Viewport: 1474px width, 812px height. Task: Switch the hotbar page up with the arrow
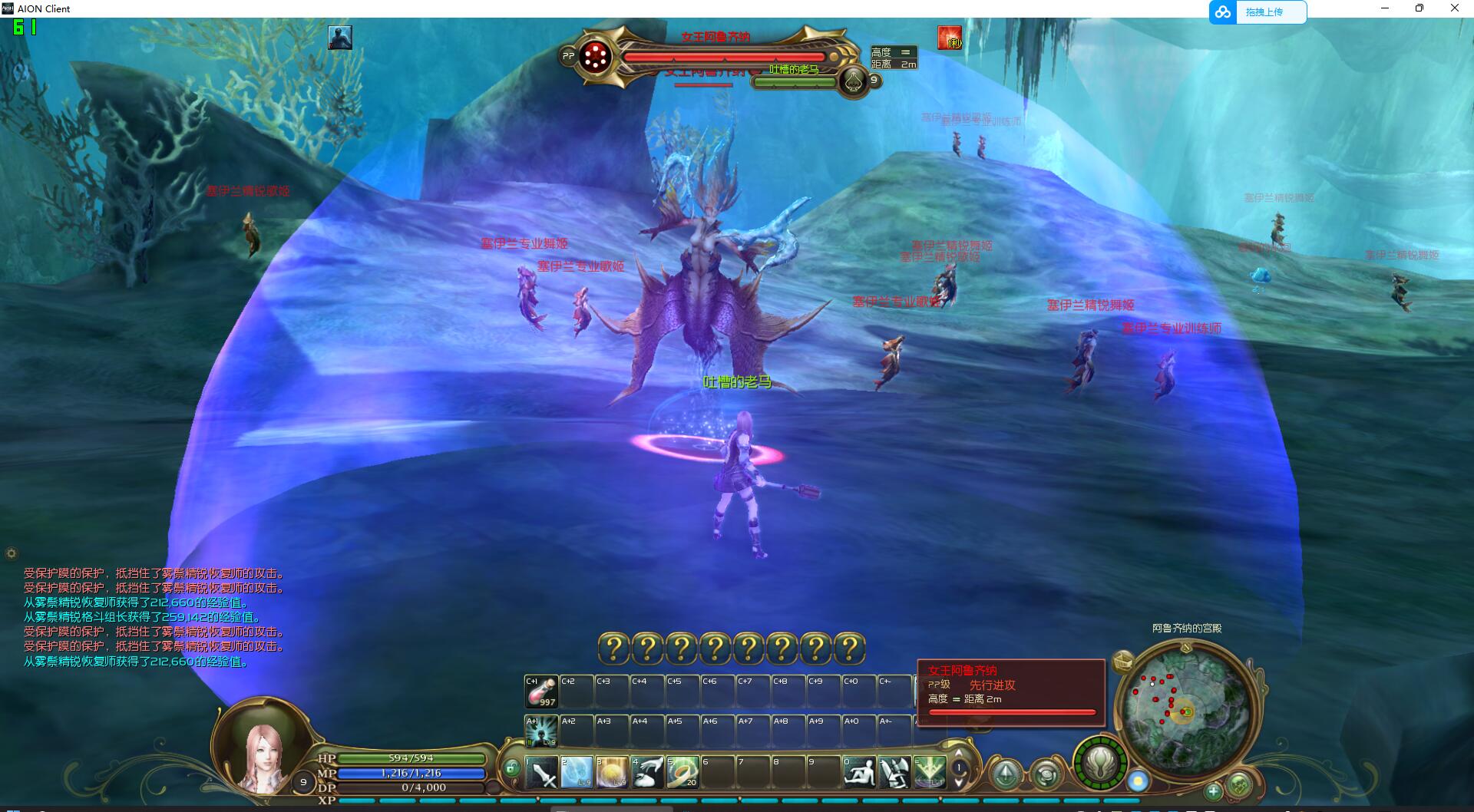(958, 753)
